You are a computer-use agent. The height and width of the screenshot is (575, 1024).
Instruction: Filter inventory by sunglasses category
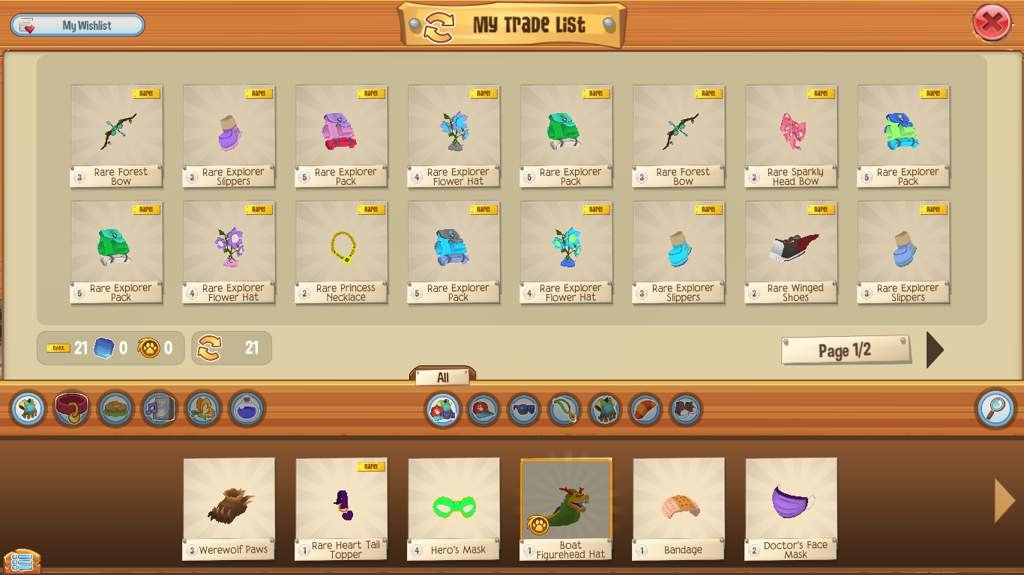(524, 410)
